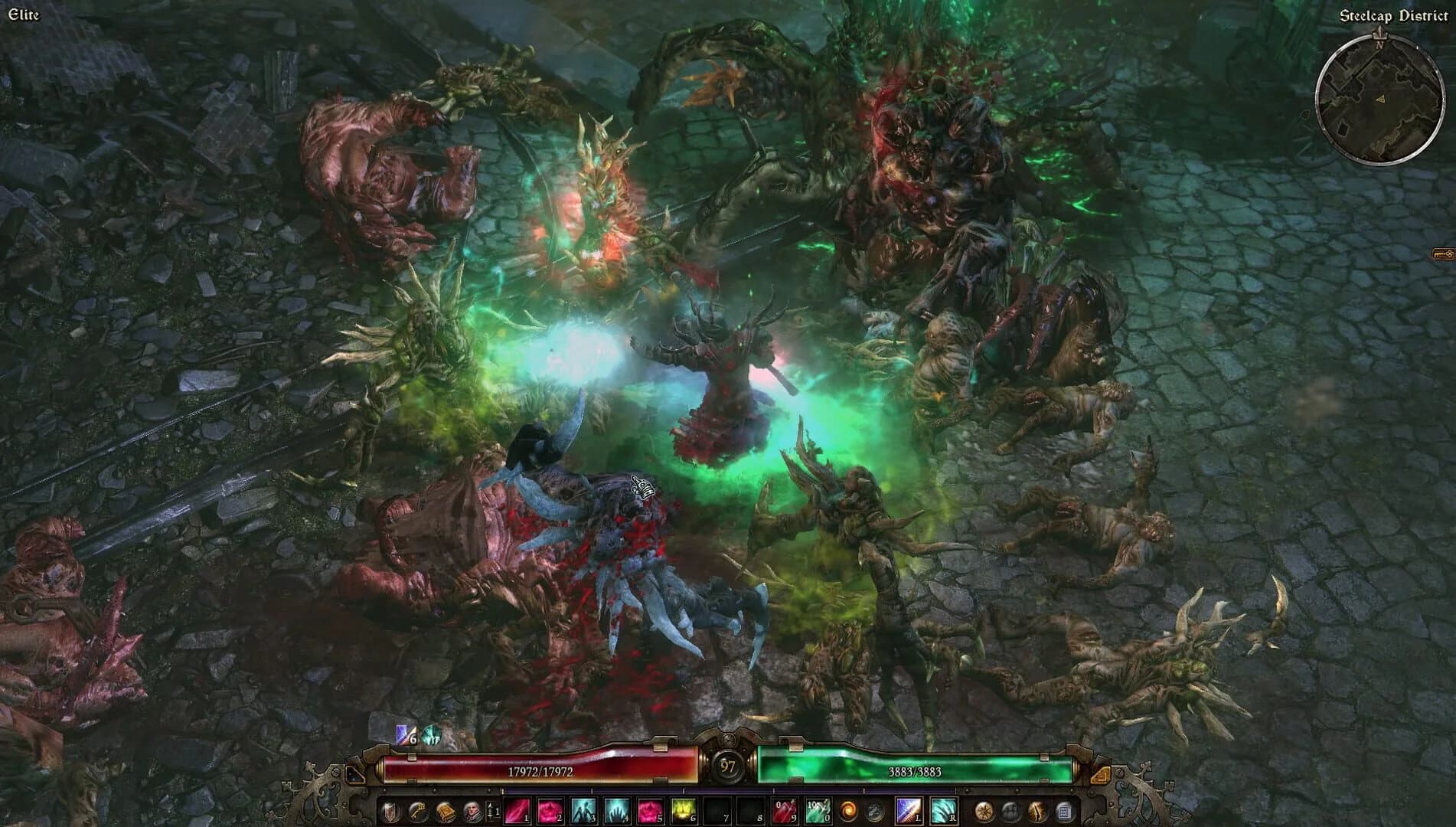Drink the health potion in slot 9
Viewport: 1456px width, 827px height.
click(785, 811)
